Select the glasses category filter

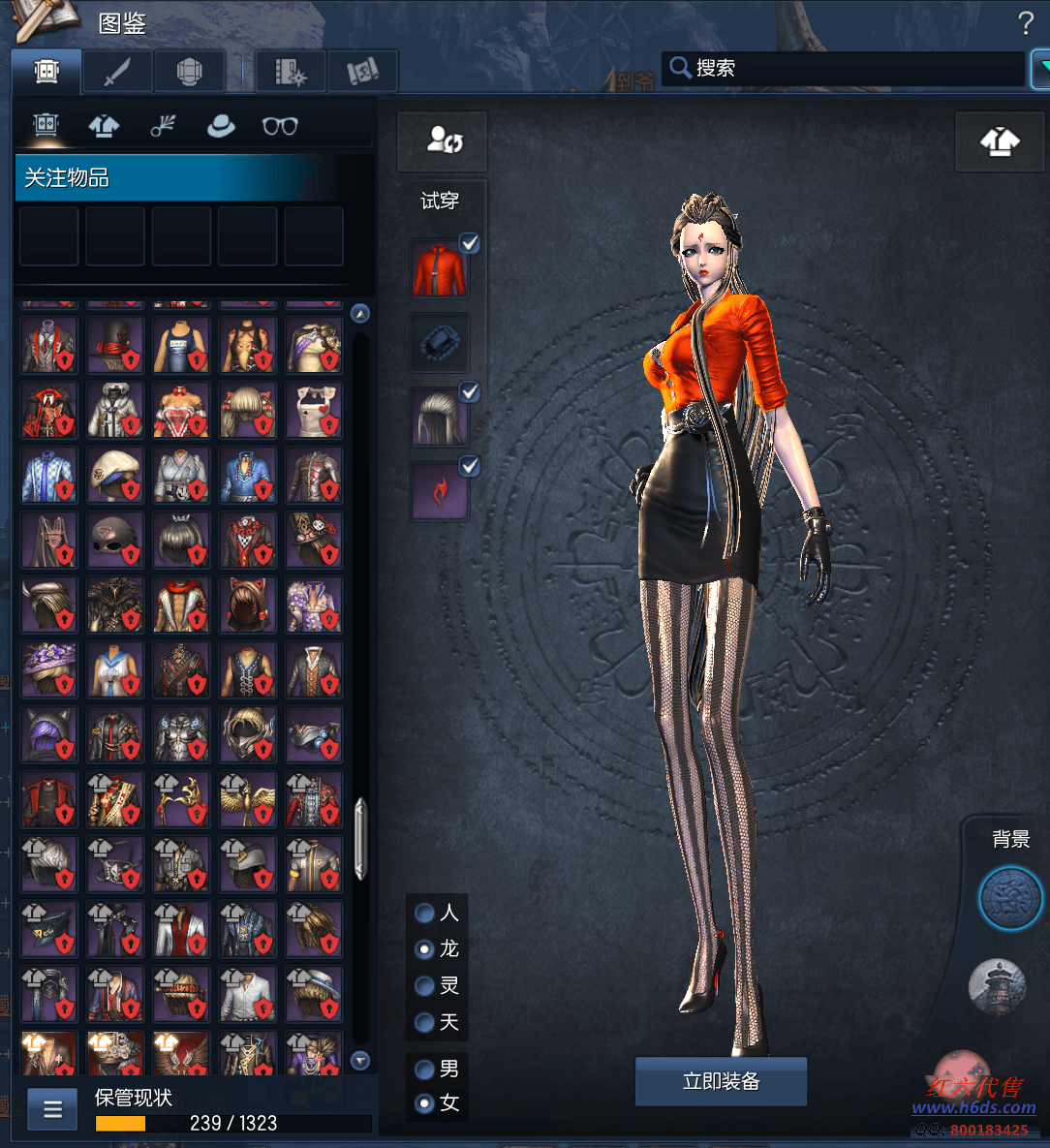(280, 126)
